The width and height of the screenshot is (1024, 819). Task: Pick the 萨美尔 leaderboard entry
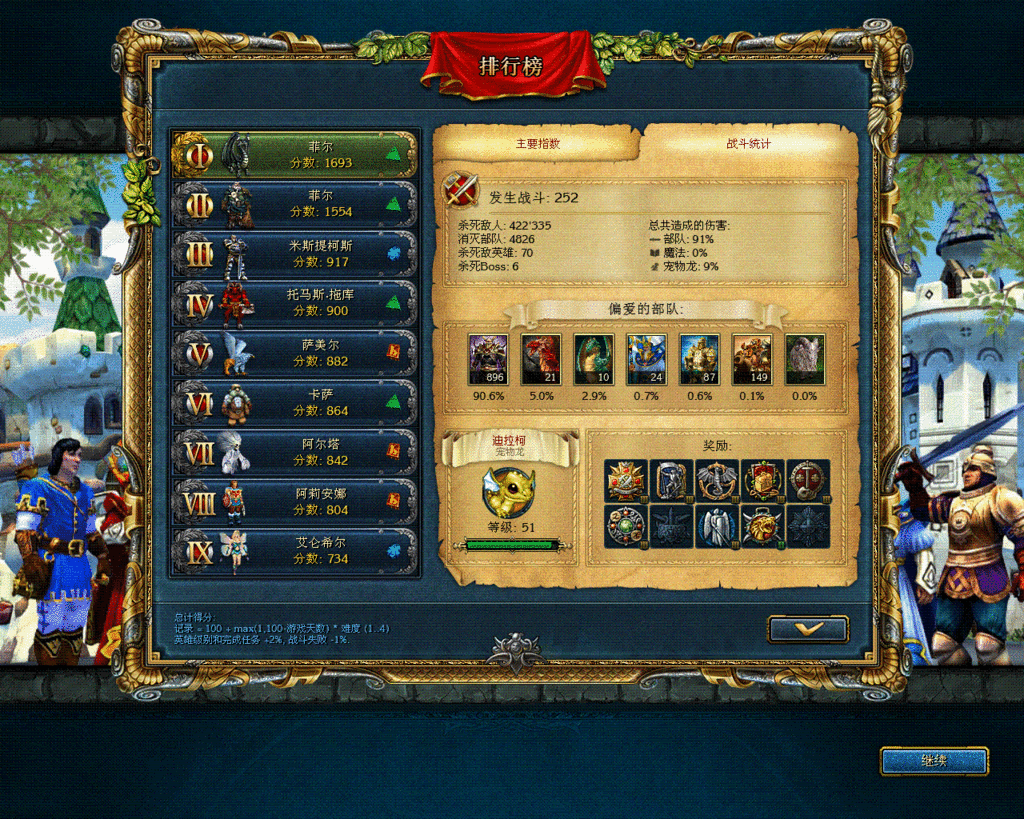coord(296,352)
